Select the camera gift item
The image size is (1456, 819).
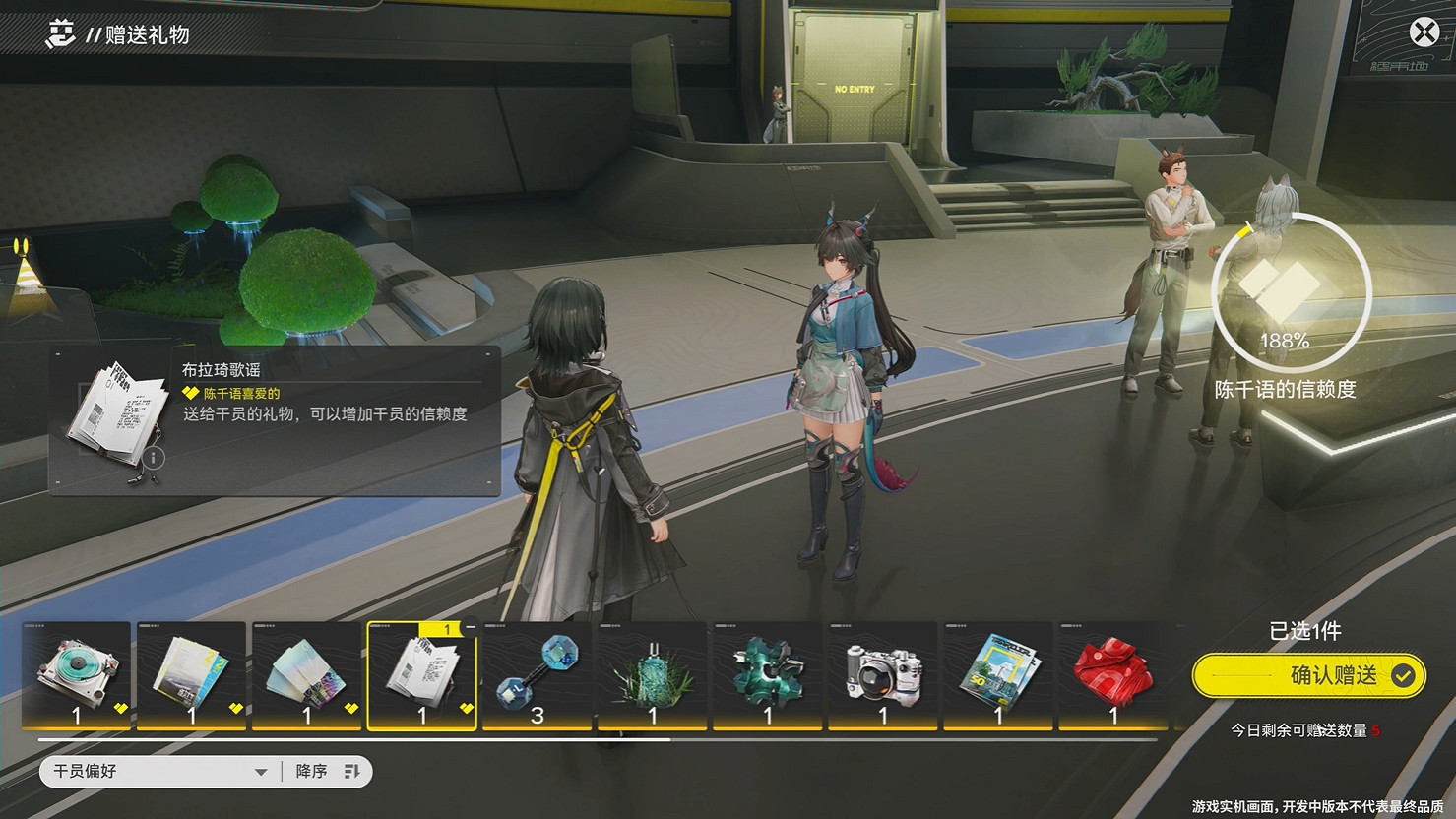coord(882,674)
